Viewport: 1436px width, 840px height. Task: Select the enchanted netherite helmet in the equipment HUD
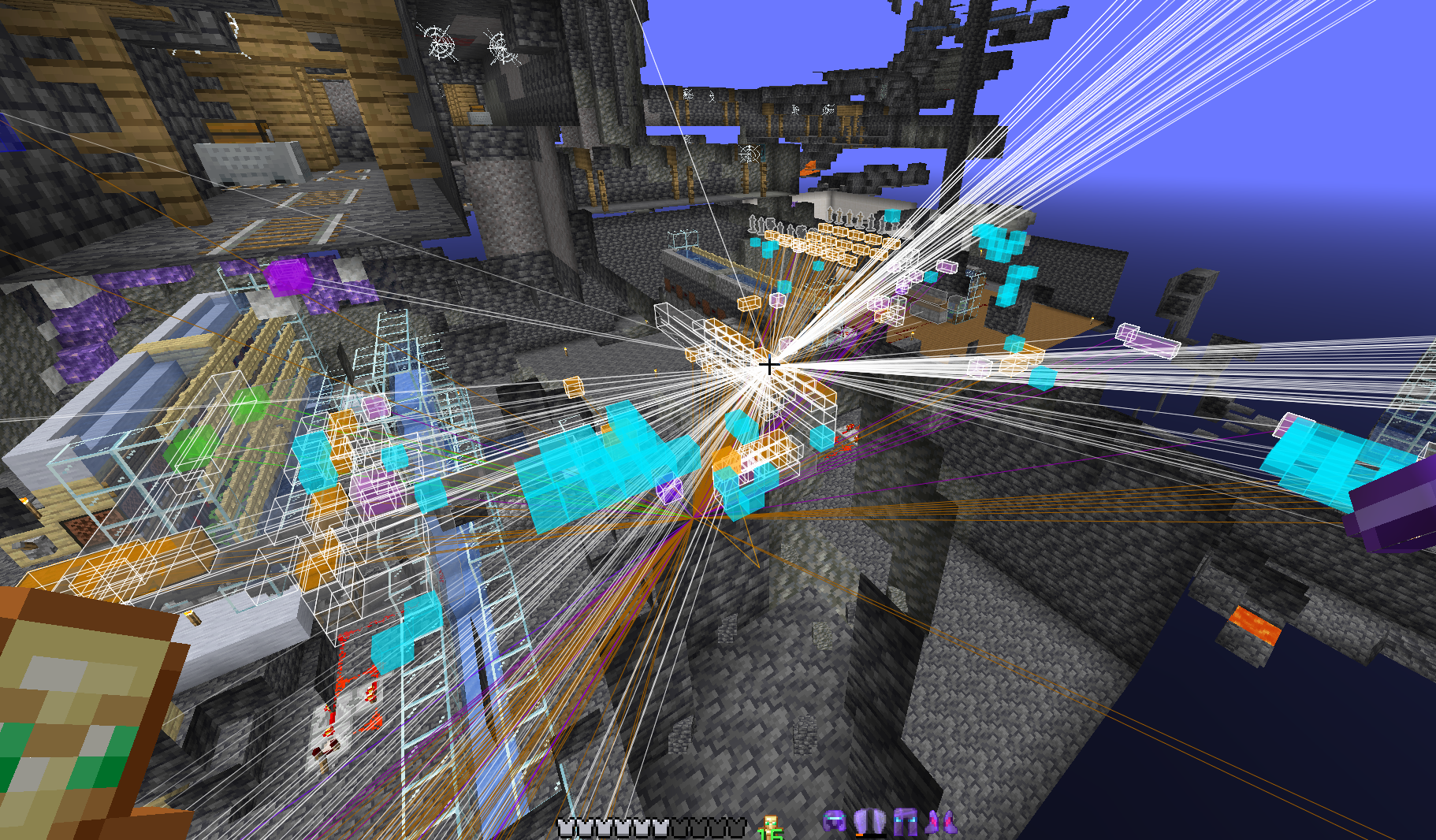click(x=834, y=822)
